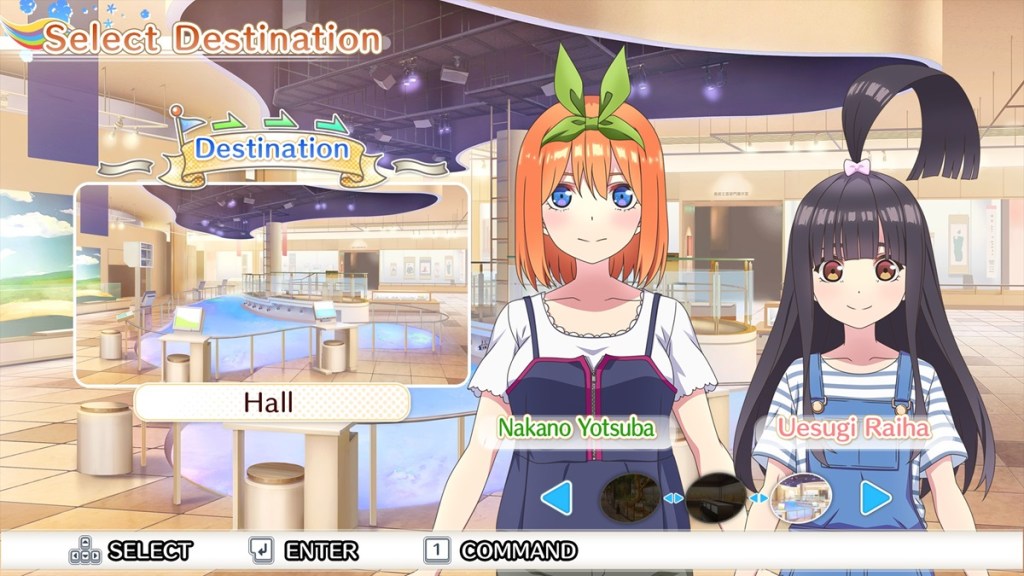Choose the first dimmed destination thumbnail
The height and width of the screenshot is (576, 1024).
628,497
